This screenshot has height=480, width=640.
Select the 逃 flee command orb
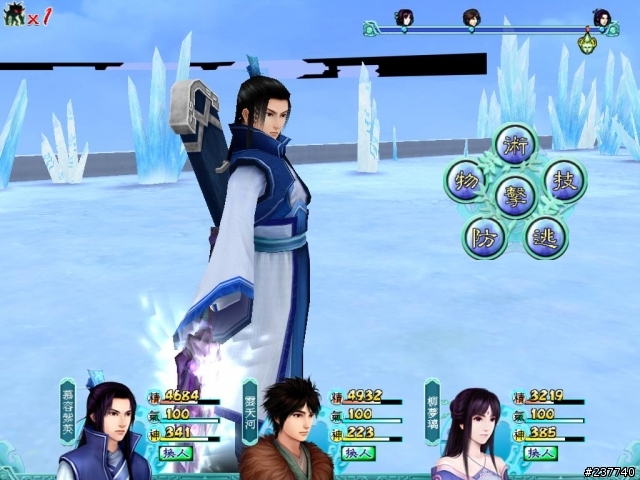(546, 237)
